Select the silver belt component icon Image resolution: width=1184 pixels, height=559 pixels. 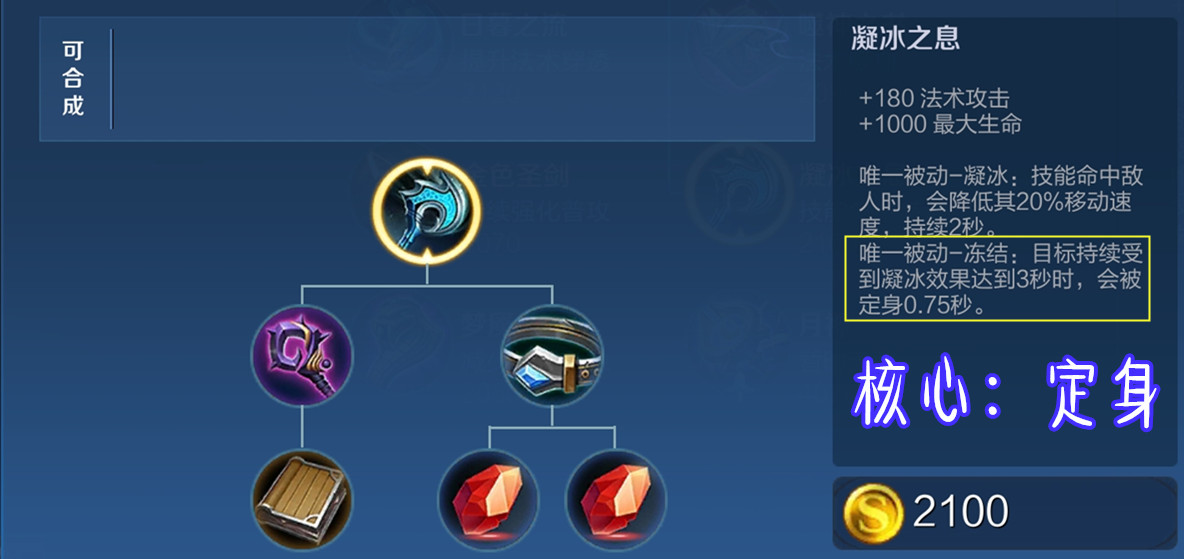[552, 356]
